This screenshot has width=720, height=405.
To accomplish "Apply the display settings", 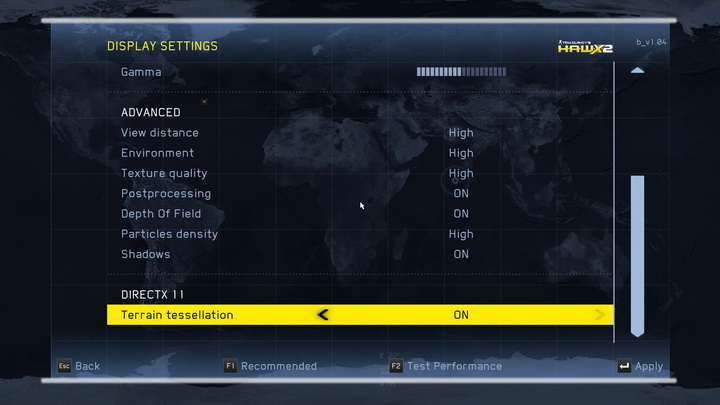I will coord(640,366).
